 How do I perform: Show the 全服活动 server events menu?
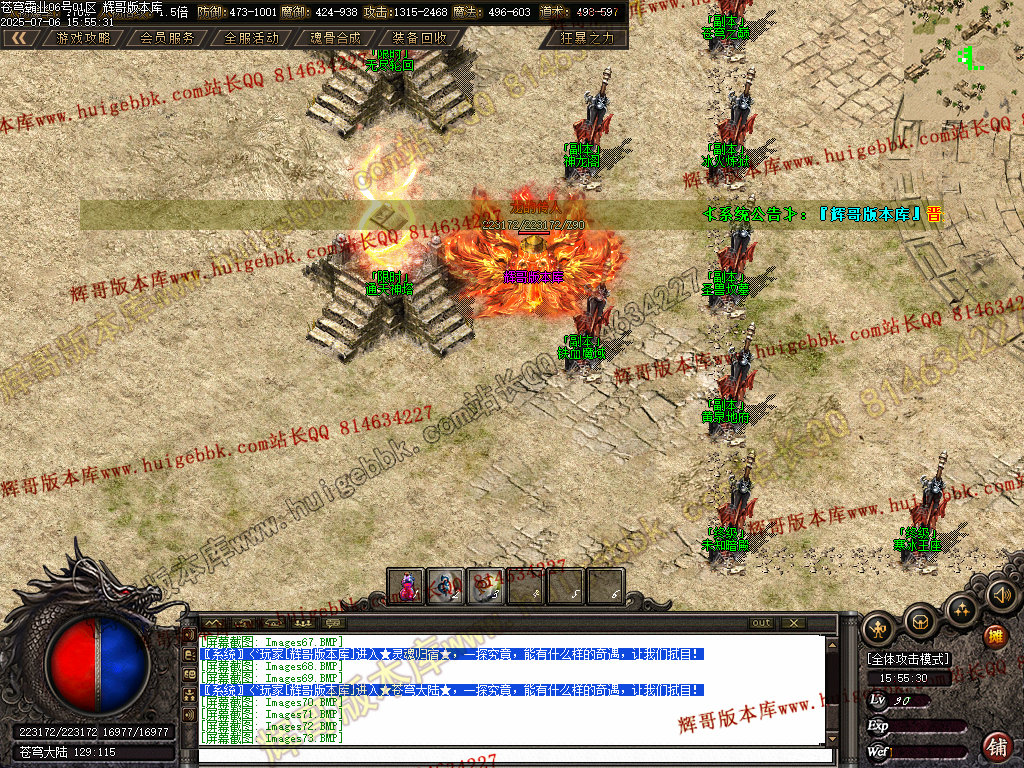tap(251, 38)
